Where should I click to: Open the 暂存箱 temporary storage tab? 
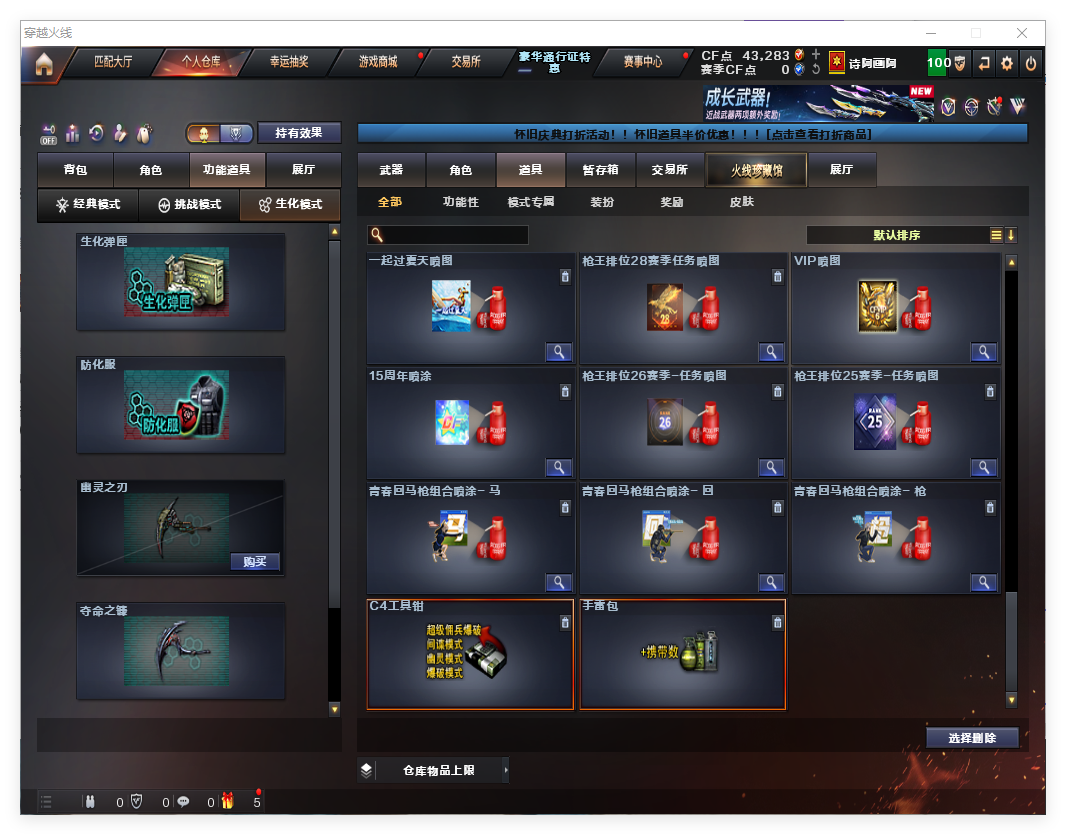600,170
